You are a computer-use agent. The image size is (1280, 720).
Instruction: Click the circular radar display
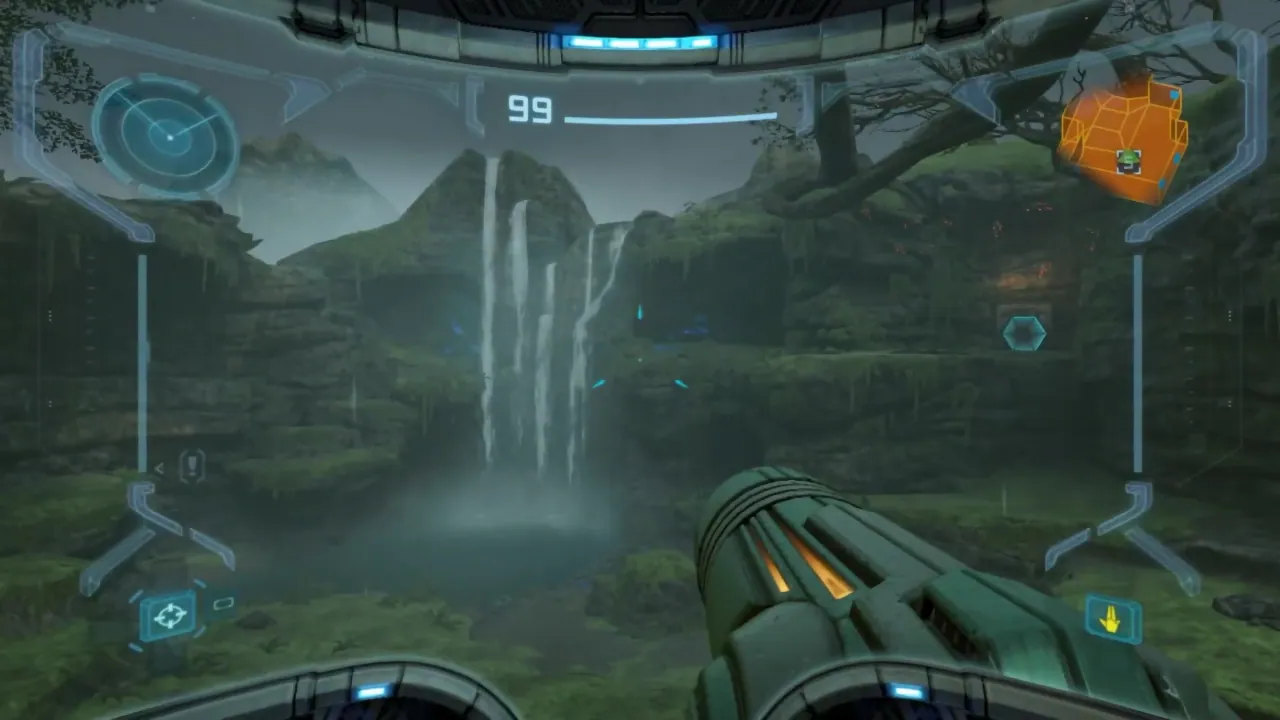click(166, 132)
